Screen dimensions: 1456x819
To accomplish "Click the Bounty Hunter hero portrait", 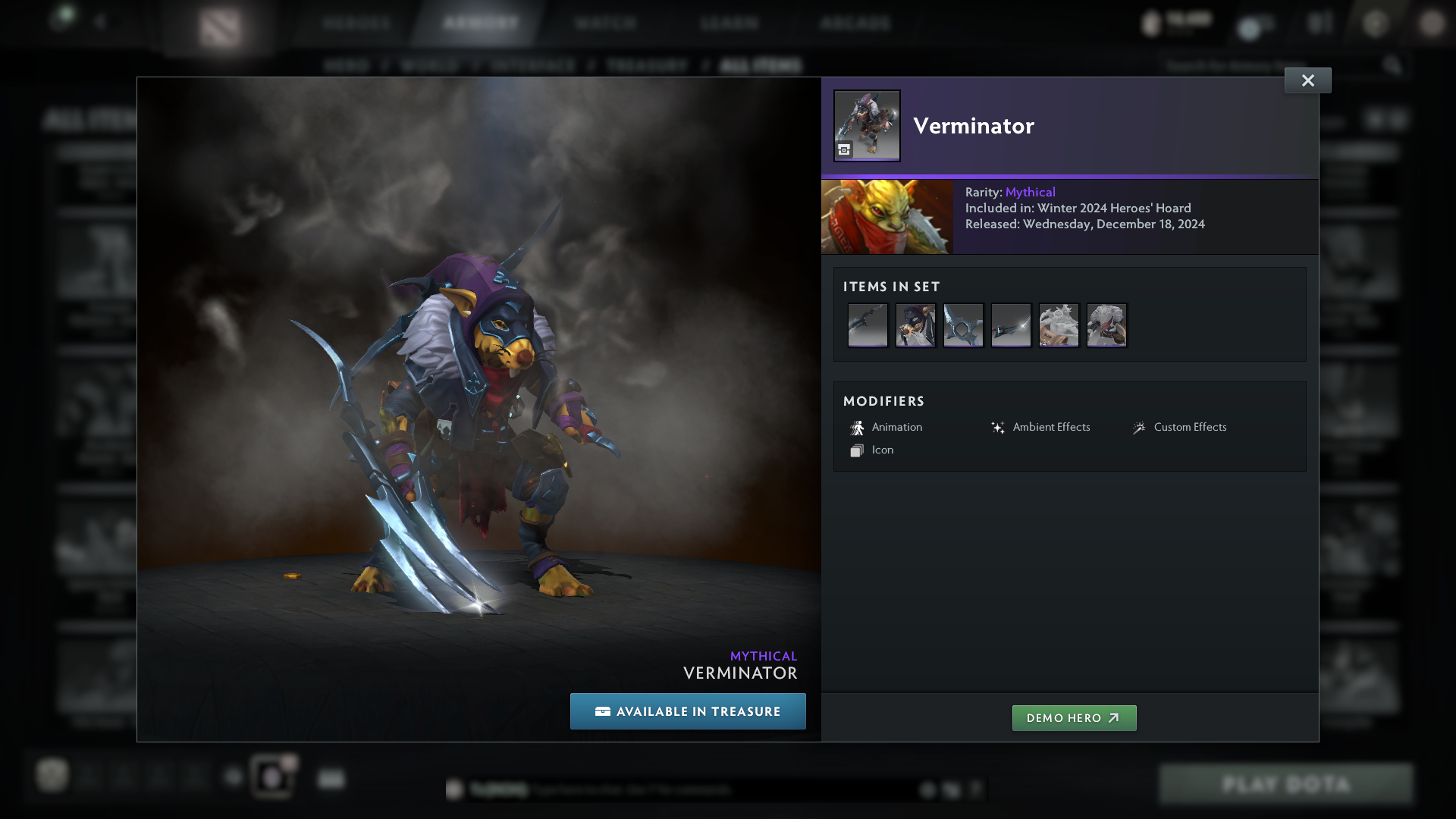I will tap(887, 217).
